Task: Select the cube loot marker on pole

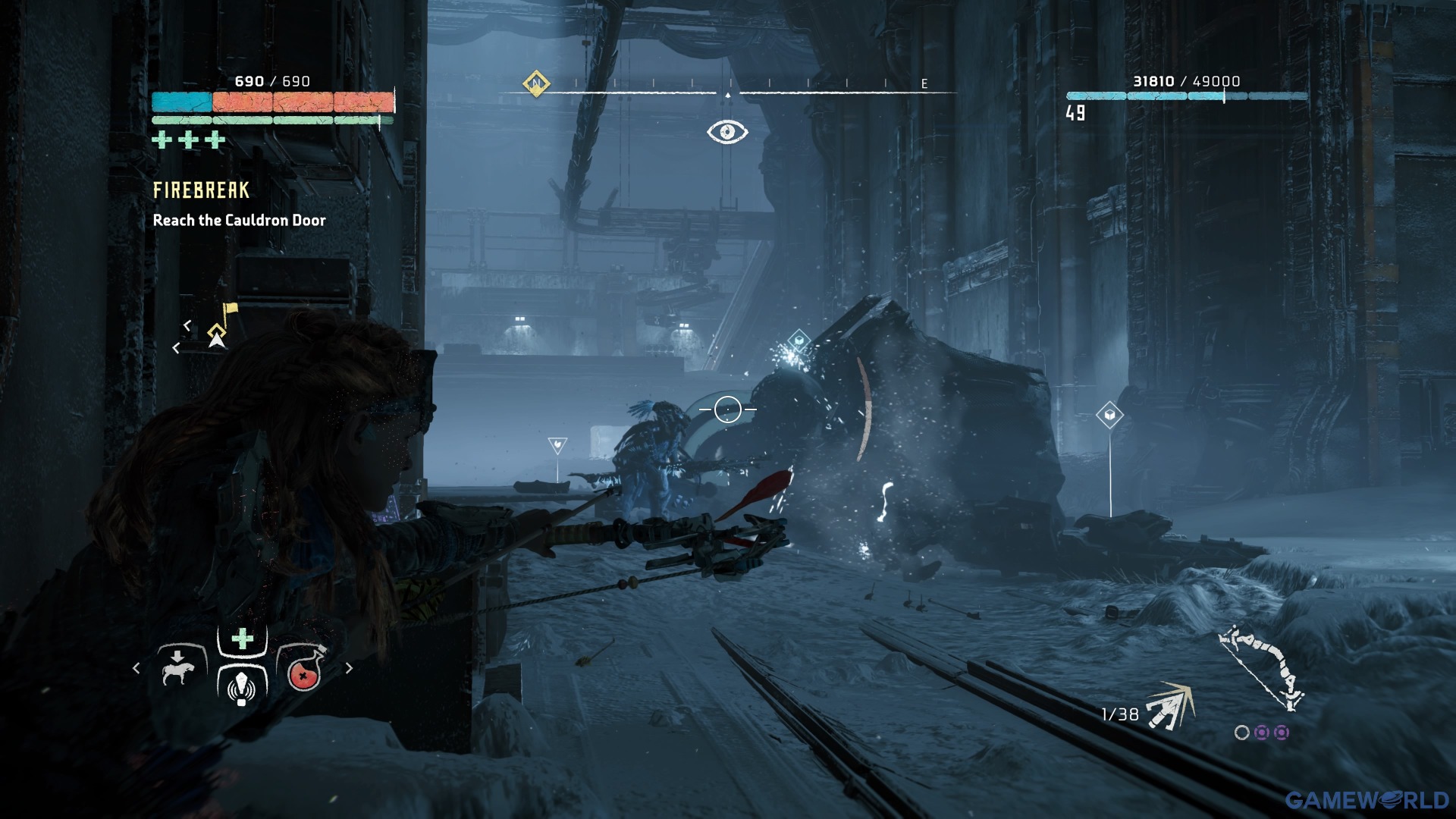Action: (x=1109, y=415)
